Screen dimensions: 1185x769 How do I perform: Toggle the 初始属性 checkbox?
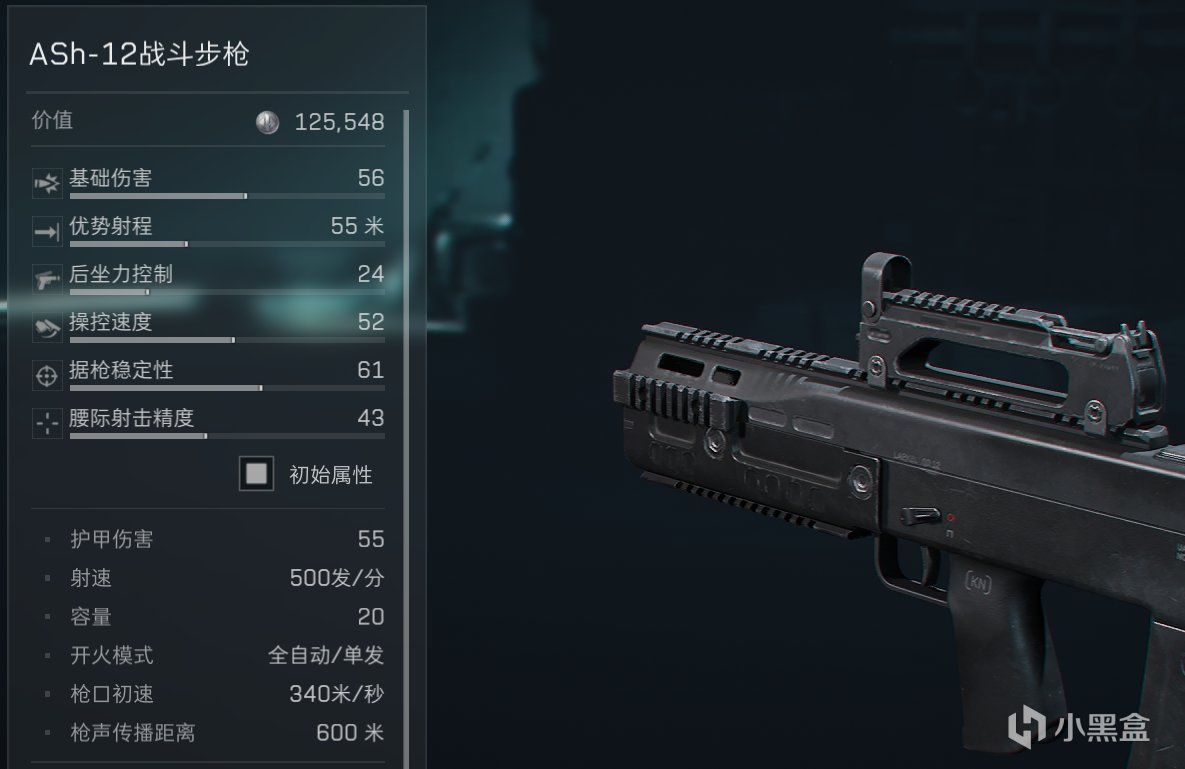pos(257,474)
